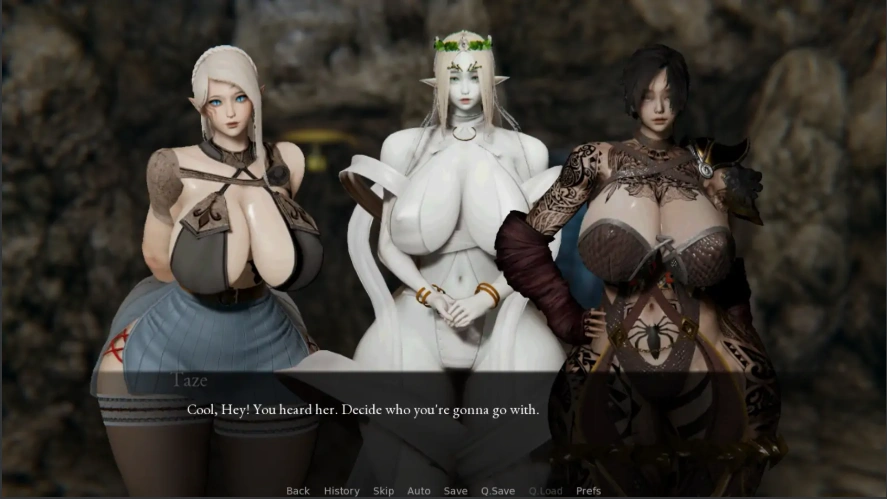This screenshot has width=887, height=499.
Task: Quick save with Q.Save
Action: click(498, 491)
